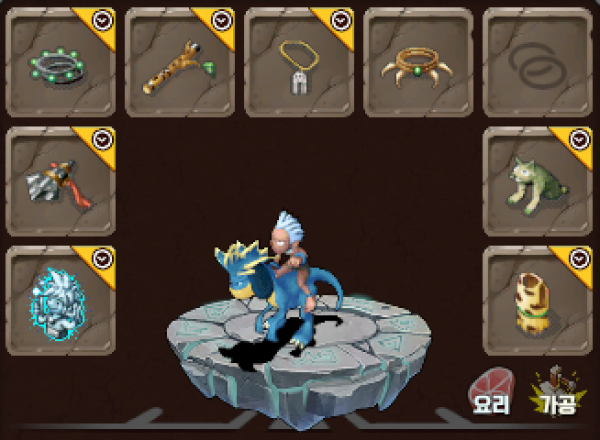Select the stone axe weapon slot

(61, 181)
